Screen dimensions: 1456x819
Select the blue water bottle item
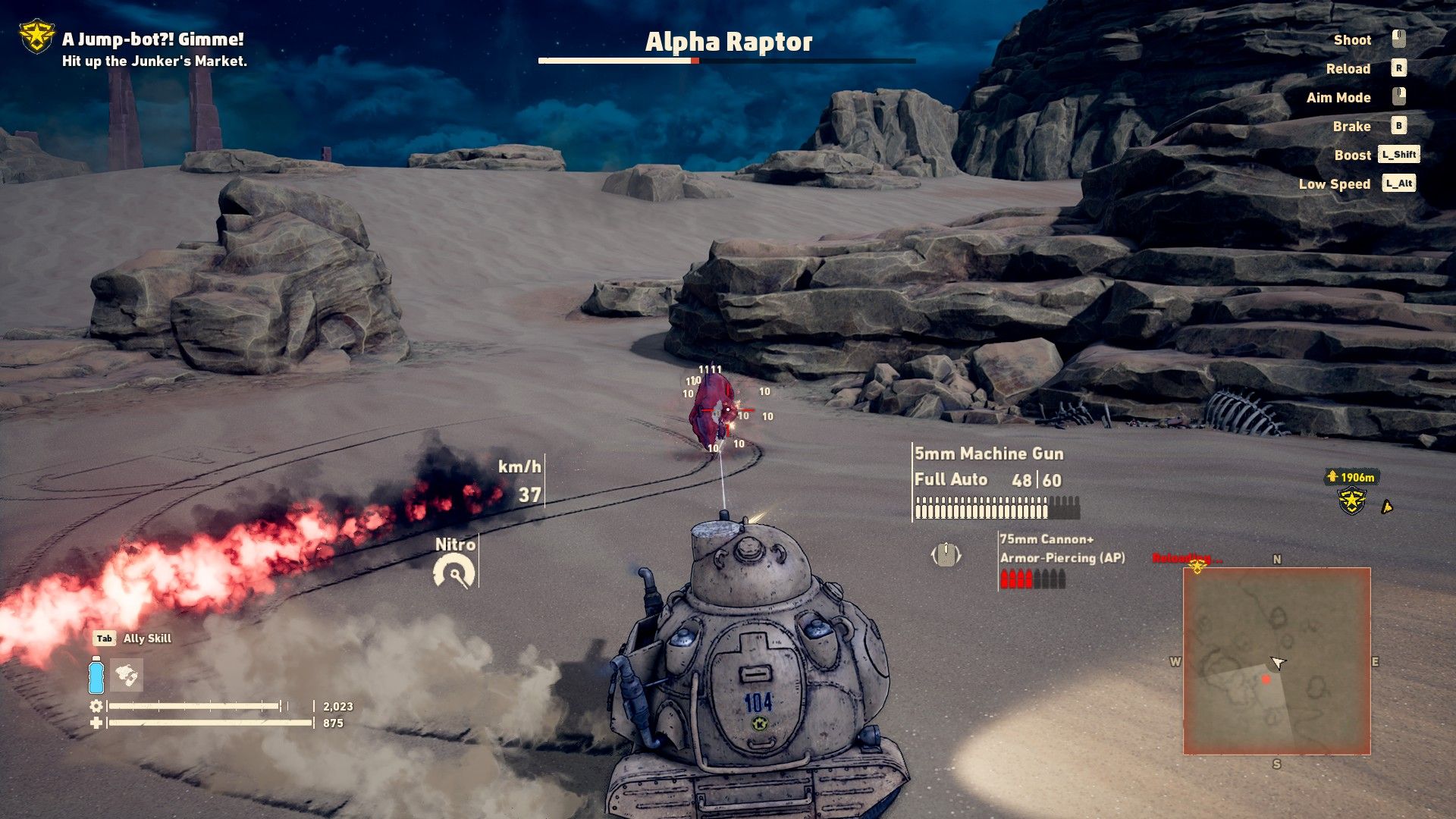click(x=96, y=674)
